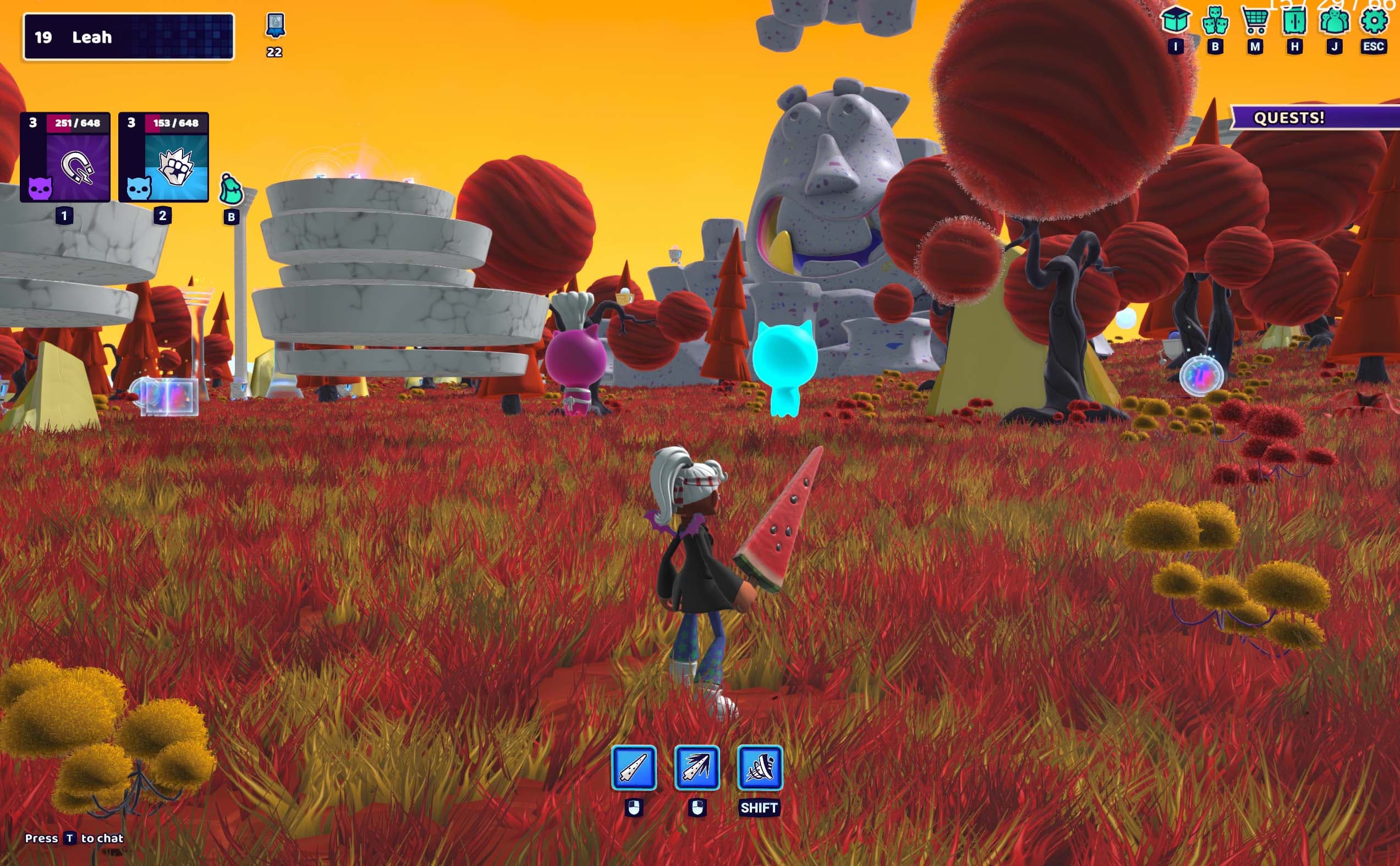The image size is (1400, 866).
Task: Open the shopping cart store
Action: click(x=1255, y=20)
